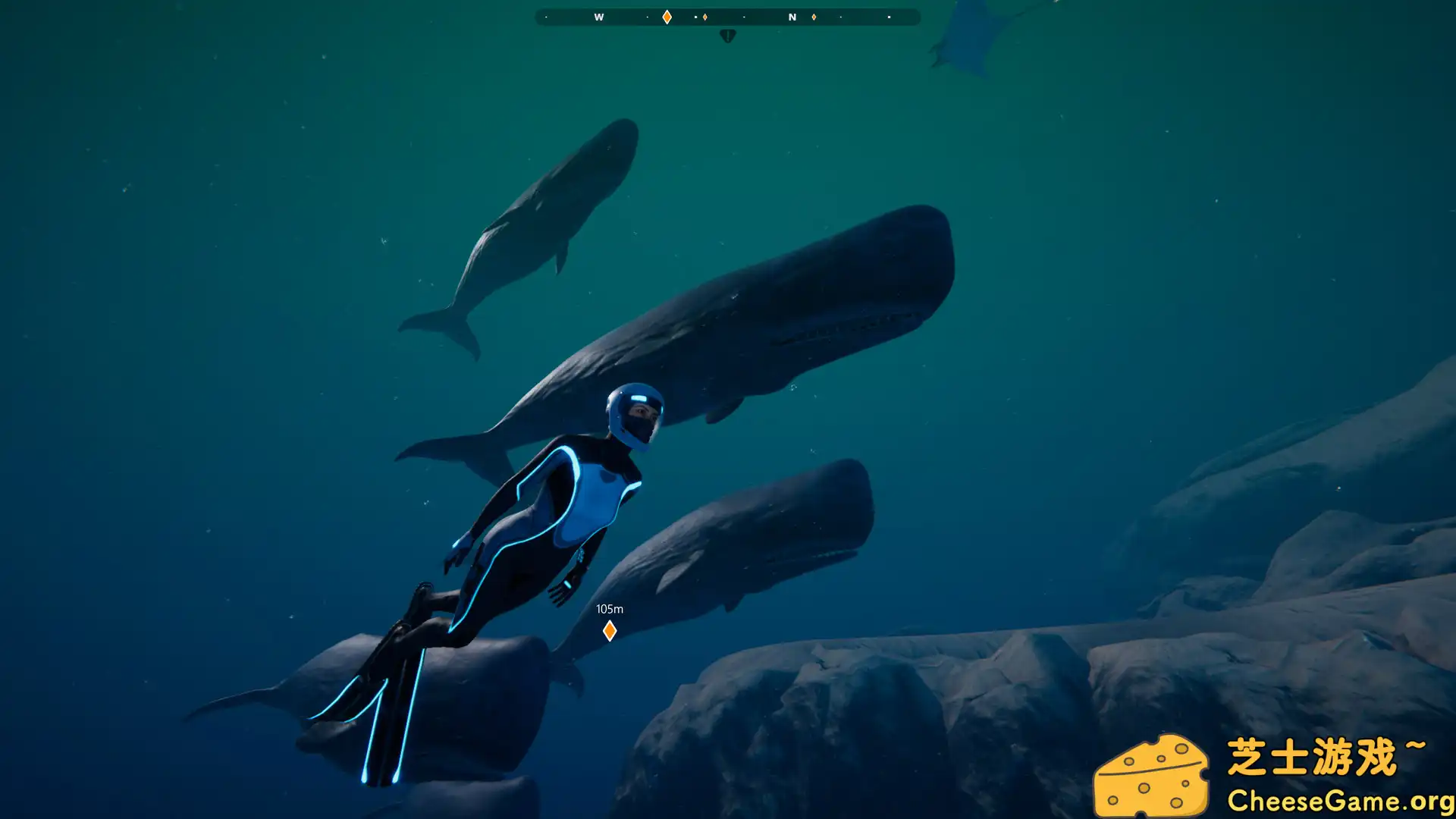Viewport: 1456px width, 819px height.
Task: Open the exclamation notification below the compass bar
Action: pyautogui.click(x=727, y=35)
